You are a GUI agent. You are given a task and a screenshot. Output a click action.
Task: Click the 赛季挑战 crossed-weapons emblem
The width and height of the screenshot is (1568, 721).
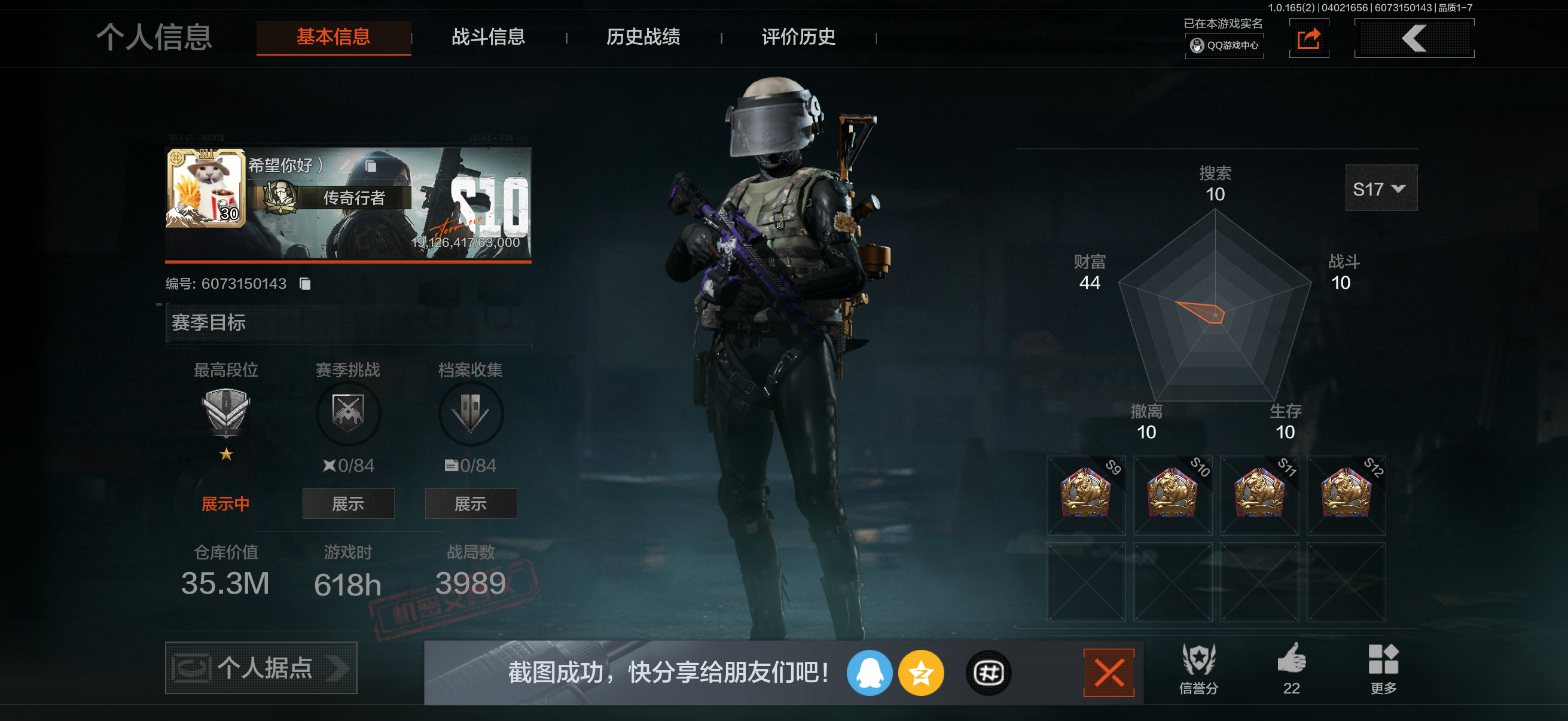348,413
